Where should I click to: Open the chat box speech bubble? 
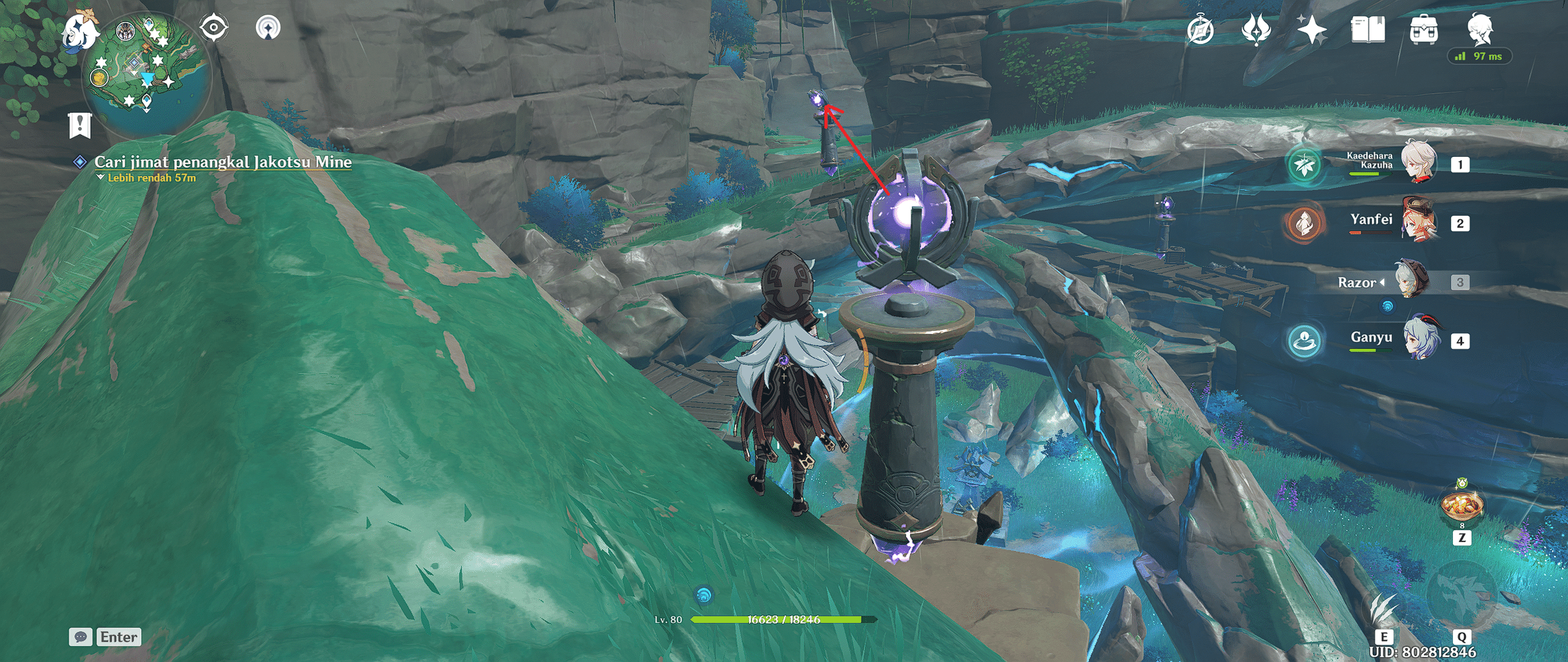pos(81,637)
